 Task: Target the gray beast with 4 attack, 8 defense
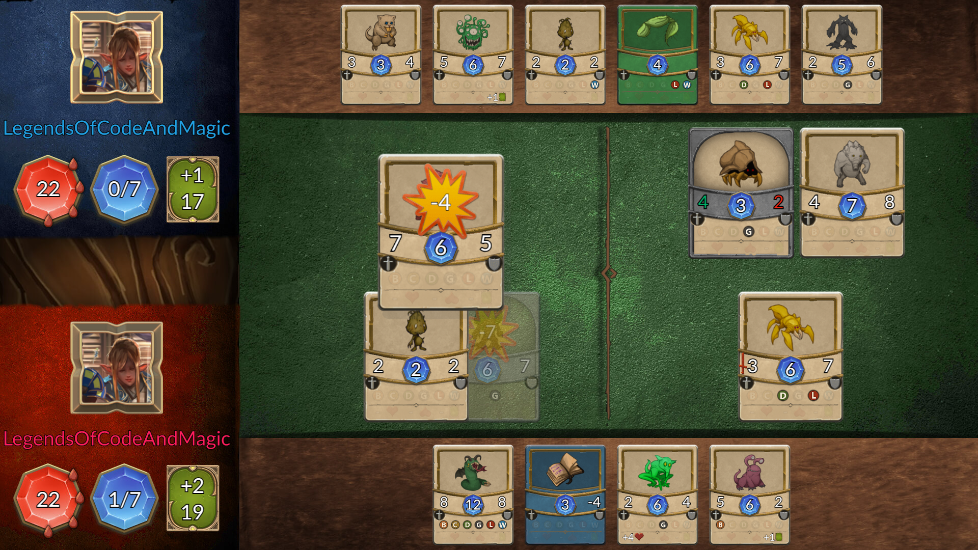click(x=852, y=192)
